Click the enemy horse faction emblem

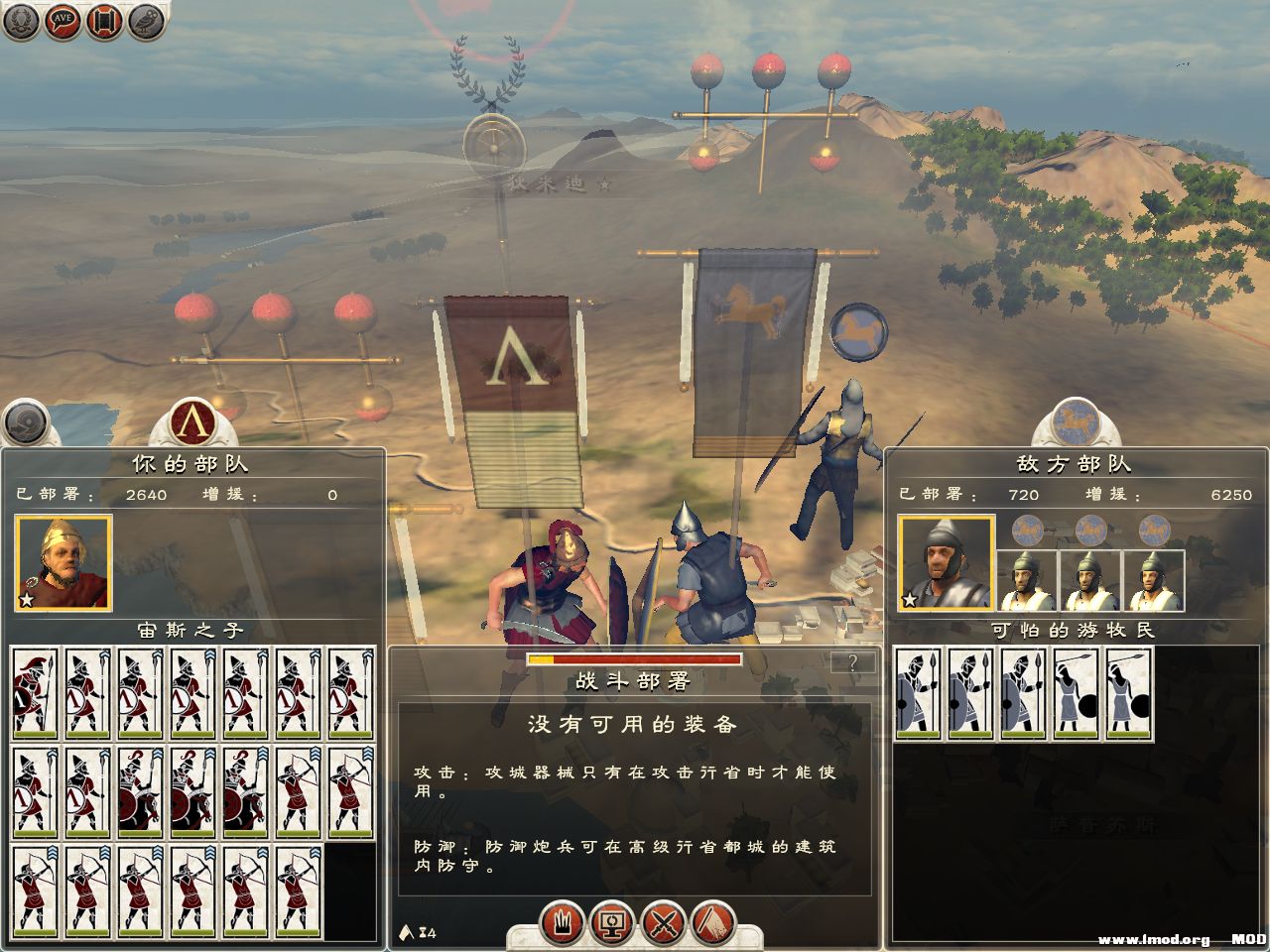point(1076,421)
